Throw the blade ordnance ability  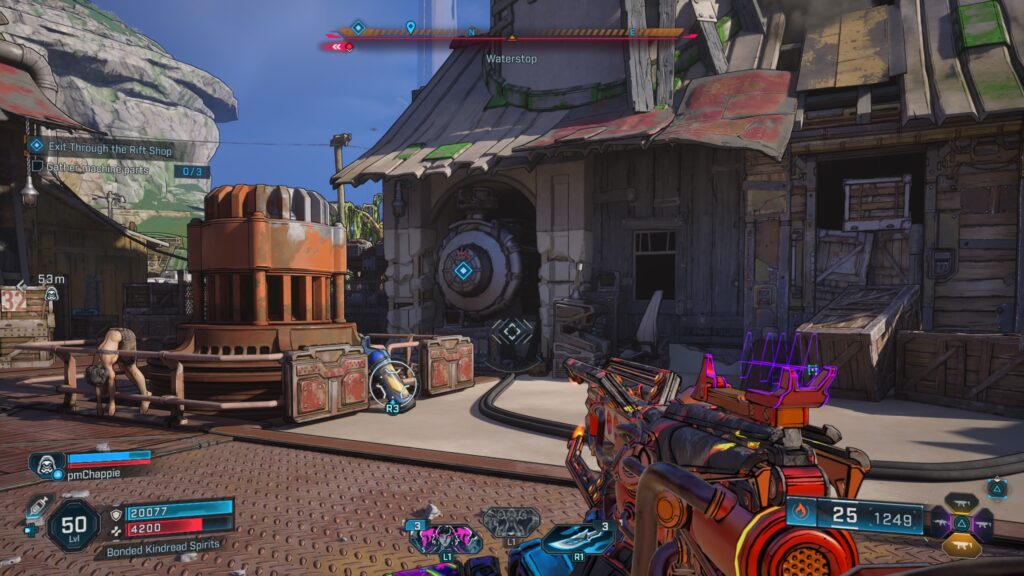point(579,538)
